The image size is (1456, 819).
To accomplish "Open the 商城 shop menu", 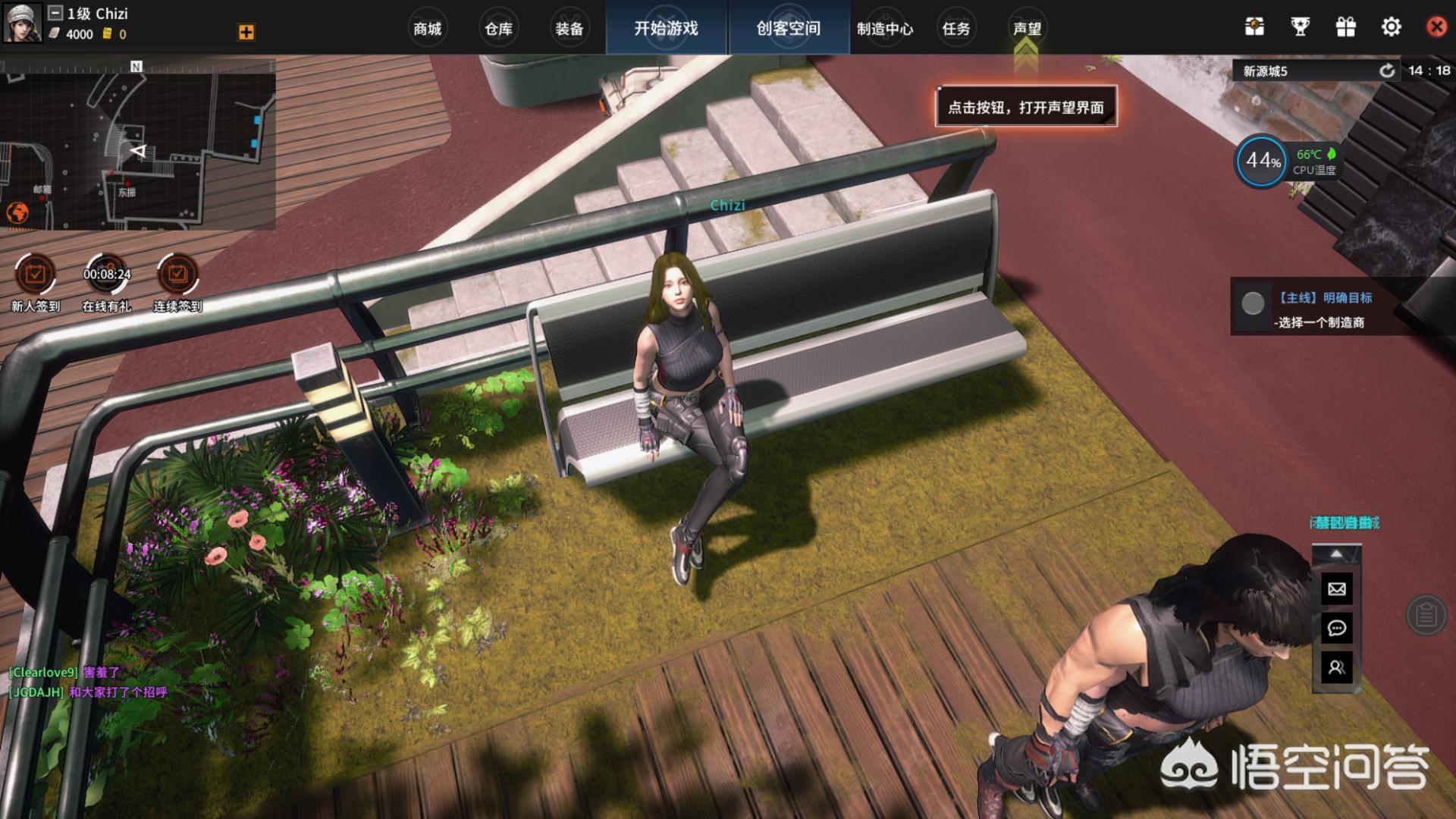I will (428, 29).
